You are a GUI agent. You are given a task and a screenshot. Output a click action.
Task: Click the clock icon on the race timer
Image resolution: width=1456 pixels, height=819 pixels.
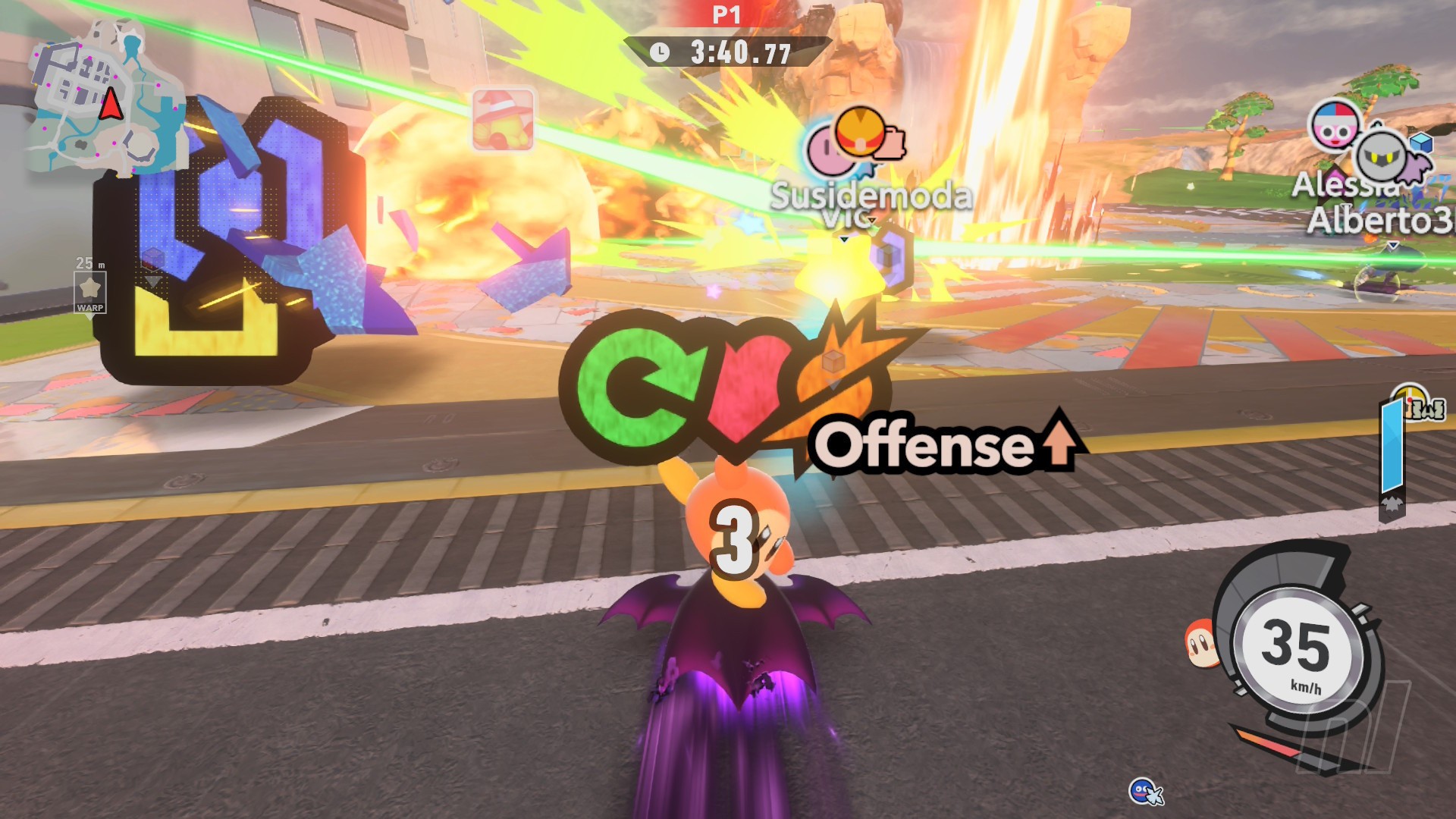pos(661,53)
